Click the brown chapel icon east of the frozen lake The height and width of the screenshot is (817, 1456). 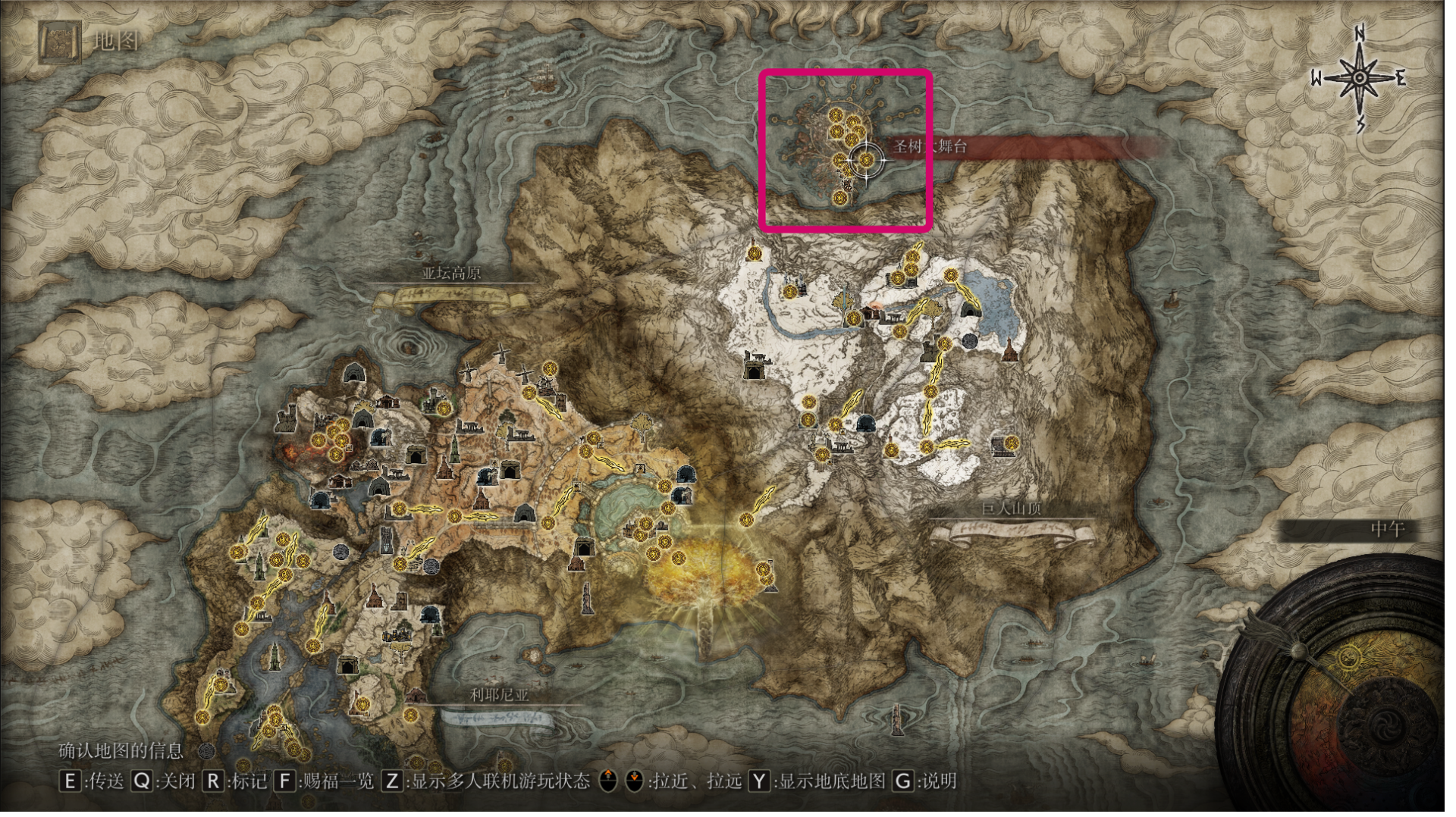point(1009,352)
